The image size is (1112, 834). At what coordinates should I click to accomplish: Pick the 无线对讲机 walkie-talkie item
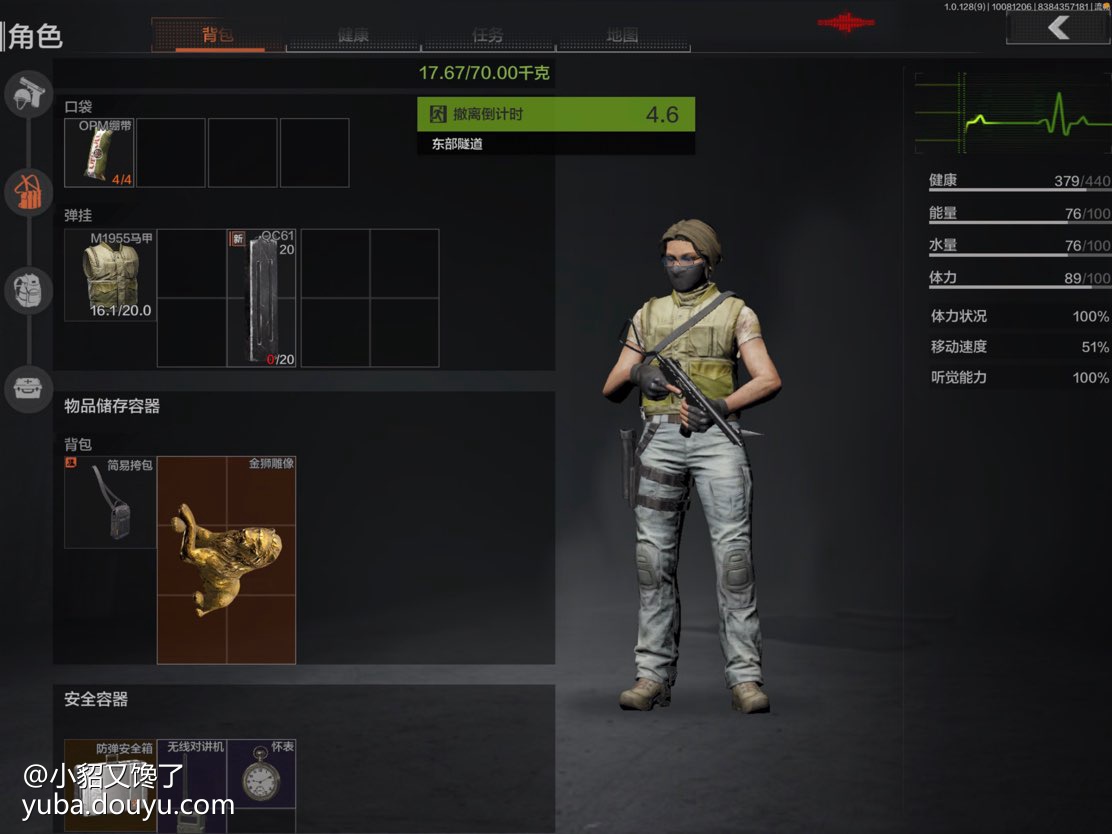point(191,785)
